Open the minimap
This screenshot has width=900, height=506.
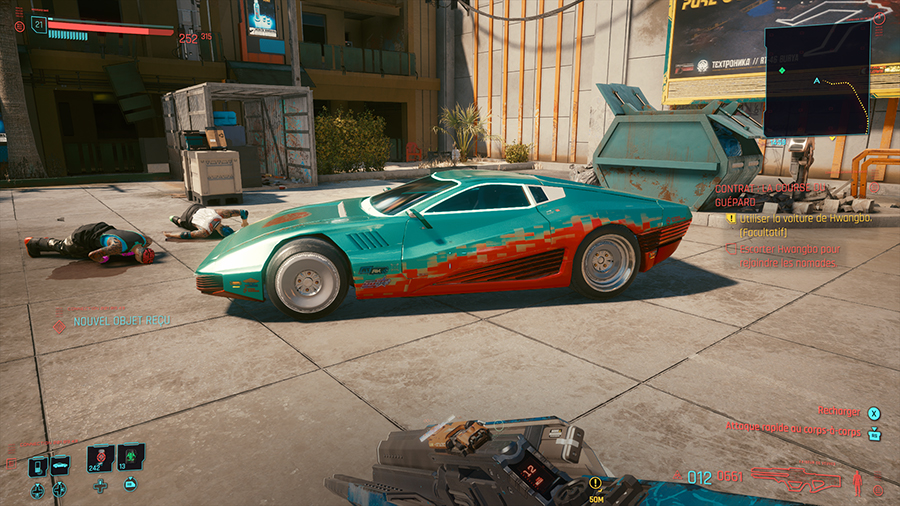[x=817, y=79]
